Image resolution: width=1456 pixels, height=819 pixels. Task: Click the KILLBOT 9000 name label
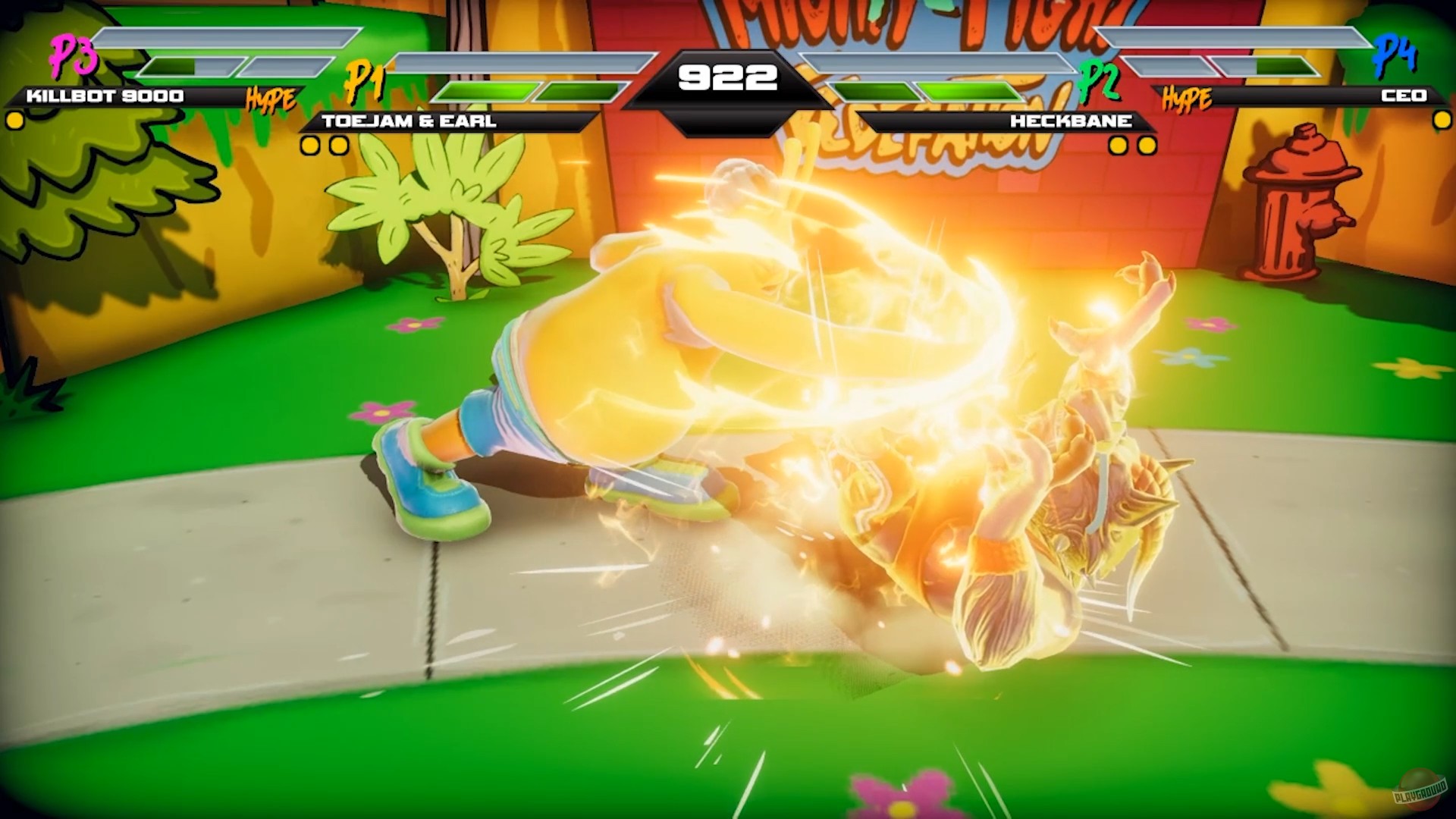pyautogui.click(x=102, y=96)
